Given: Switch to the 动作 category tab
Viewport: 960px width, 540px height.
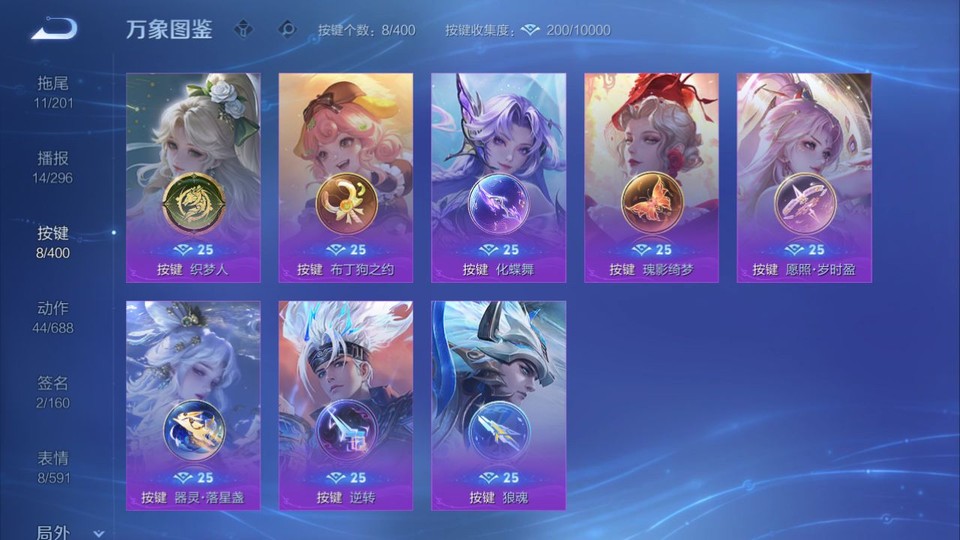Looking at the screenshot, I should (x=53, y=317).
